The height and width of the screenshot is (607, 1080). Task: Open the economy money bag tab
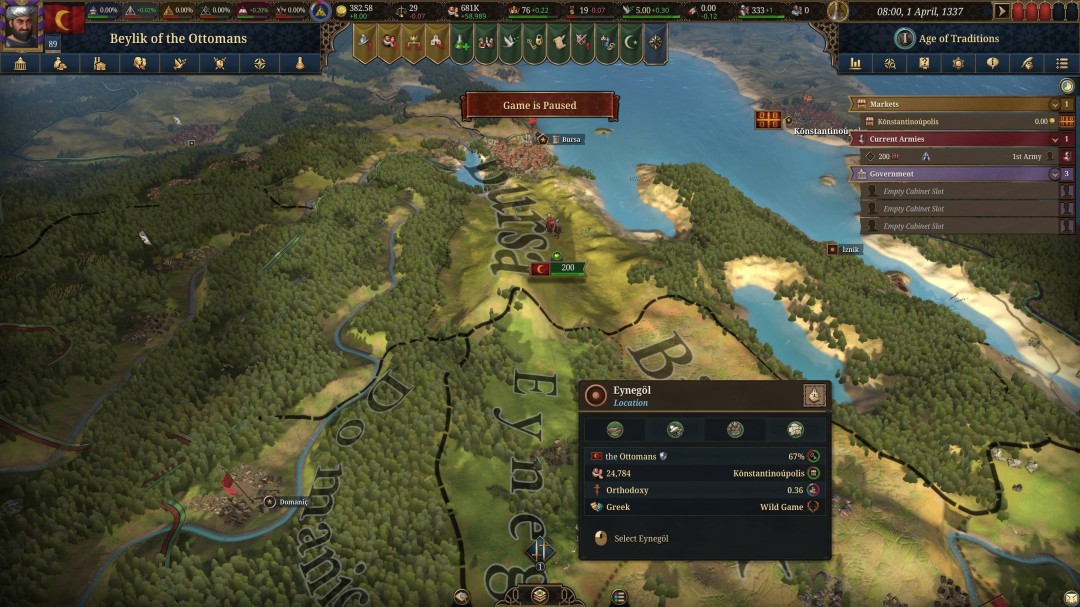pyautogui.click(x=60, y=63)
